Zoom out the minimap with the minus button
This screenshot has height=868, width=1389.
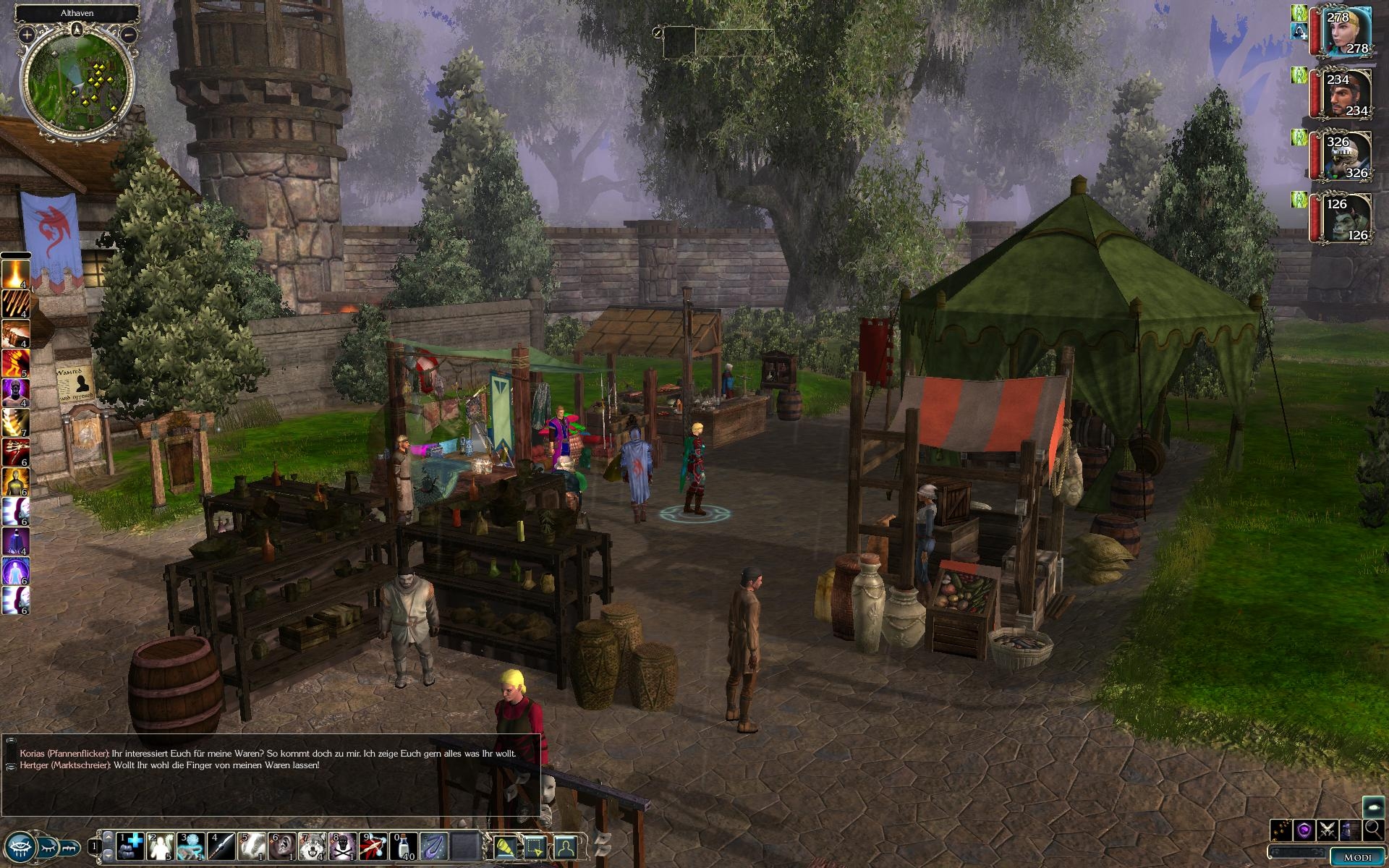coord(129,34)
